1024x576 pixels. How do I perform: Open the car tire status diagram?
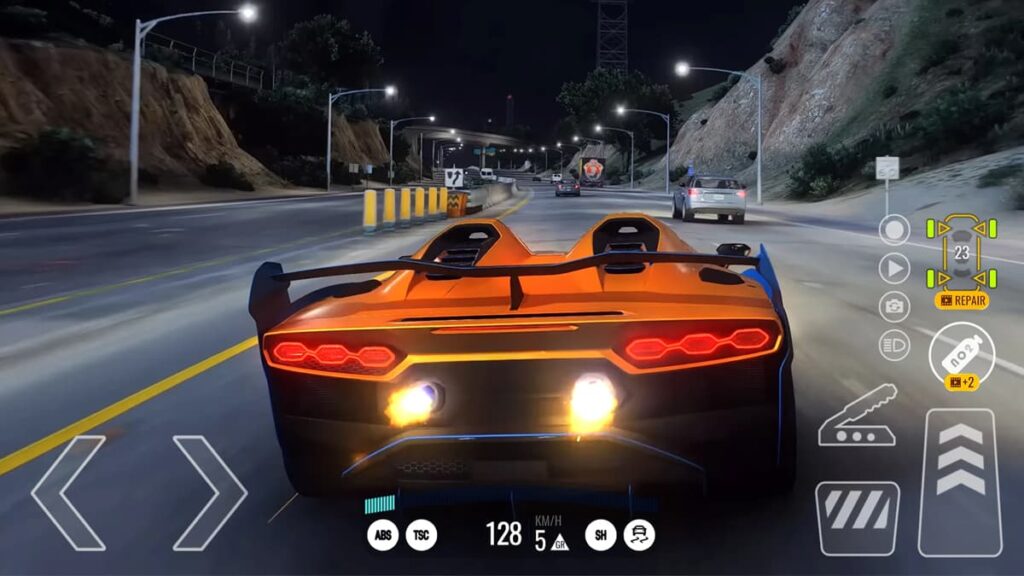click(x=961, y=253)
